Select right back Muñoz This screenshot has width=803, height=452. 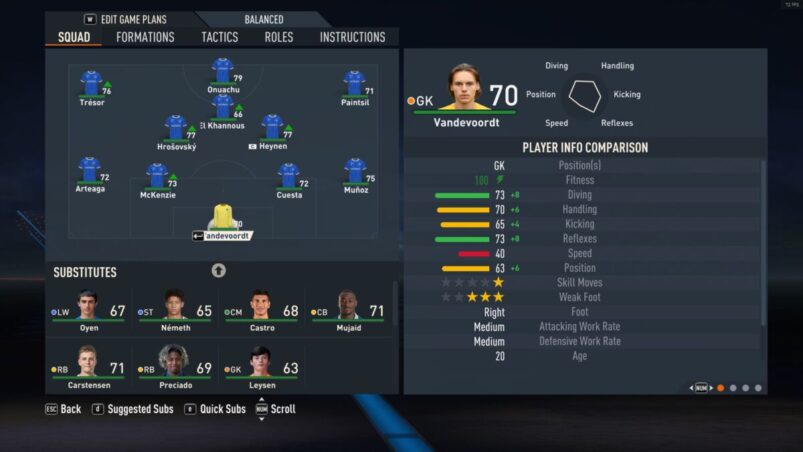click(x=355, y=172)
